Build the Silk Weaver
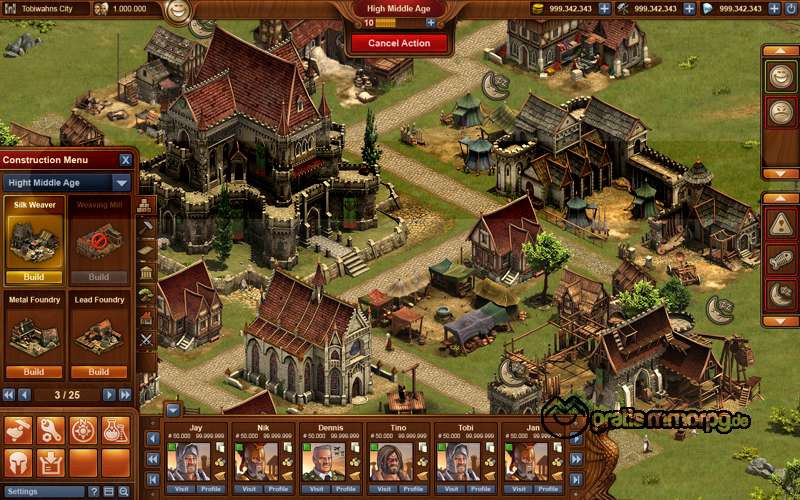The image size is (800, 500). click(x=35, y=277)
